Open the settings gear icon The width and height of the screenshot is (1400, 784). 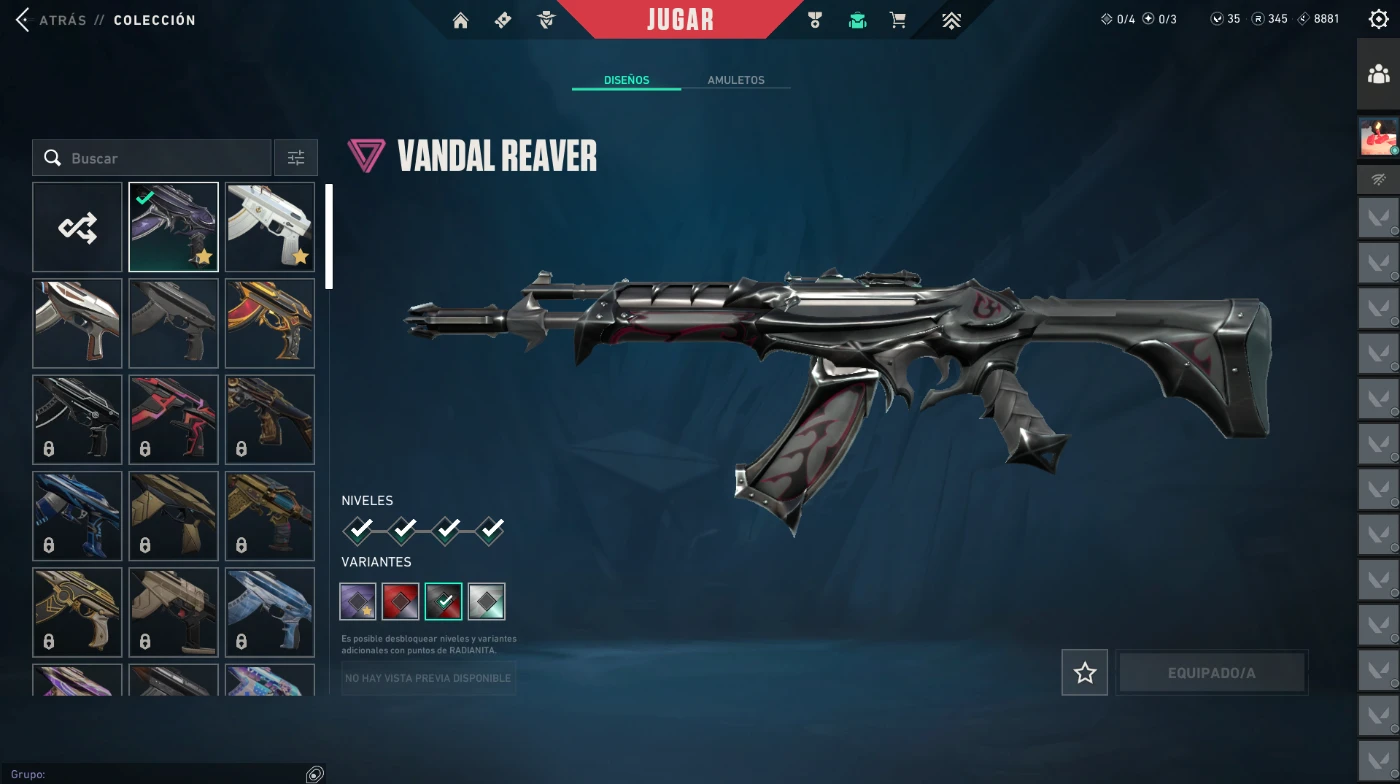coord(1378,19)
